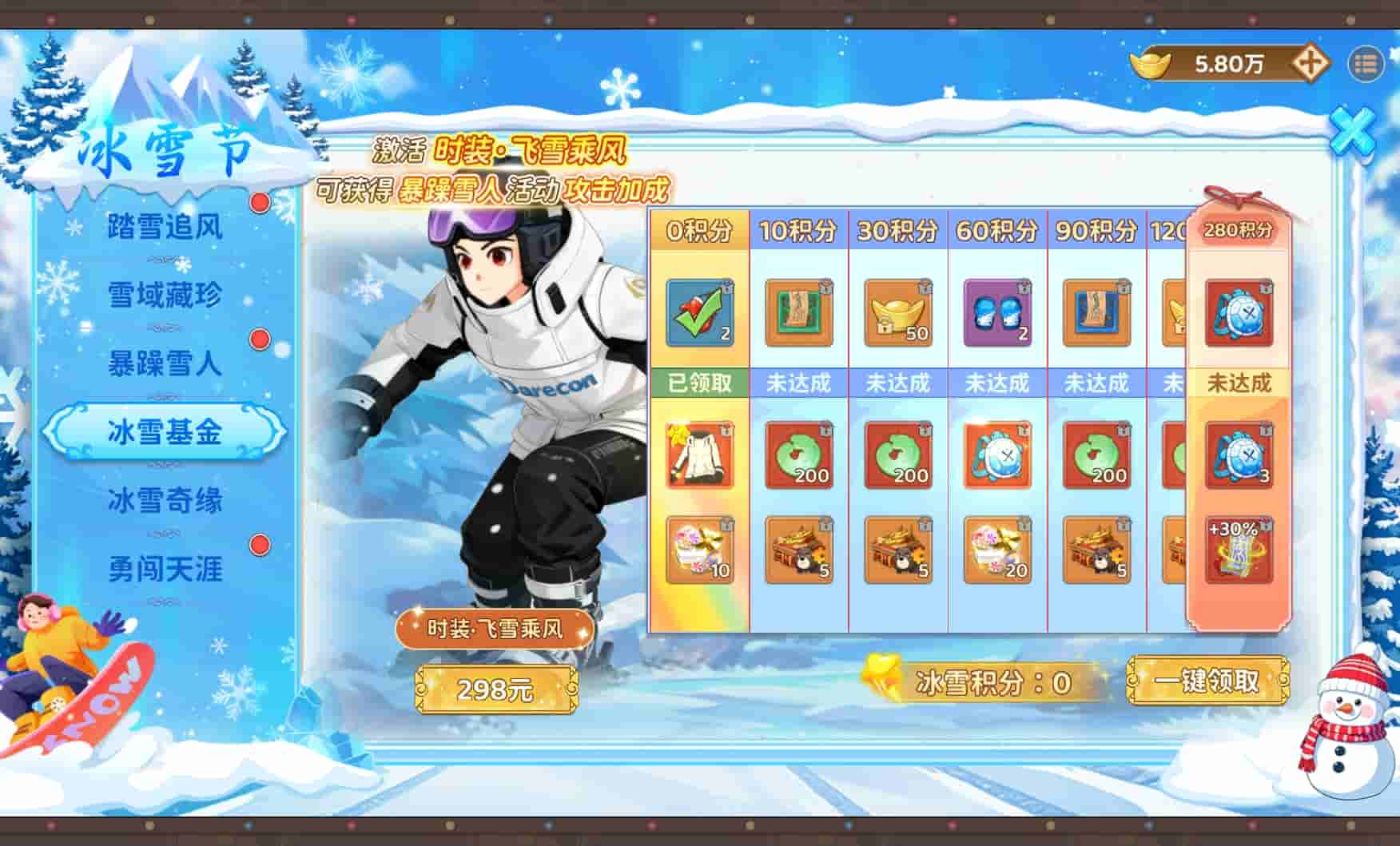
Task: Click the 200 green voucher reward under 90积分
Action: pyautogui.click(x=1096, y=455)
